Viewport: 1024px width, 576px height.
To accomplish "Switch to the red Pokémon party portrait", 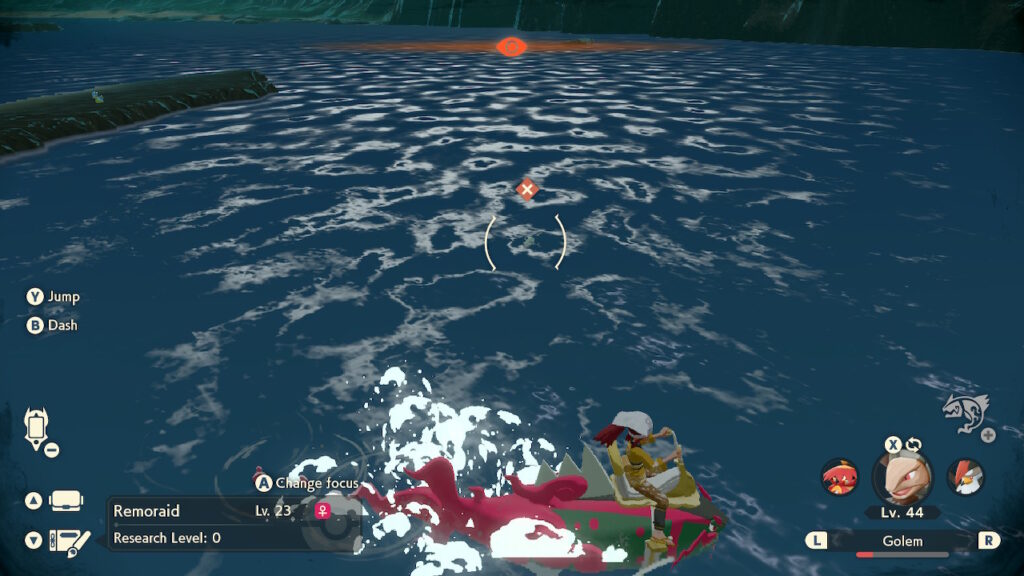I will 839,477.
